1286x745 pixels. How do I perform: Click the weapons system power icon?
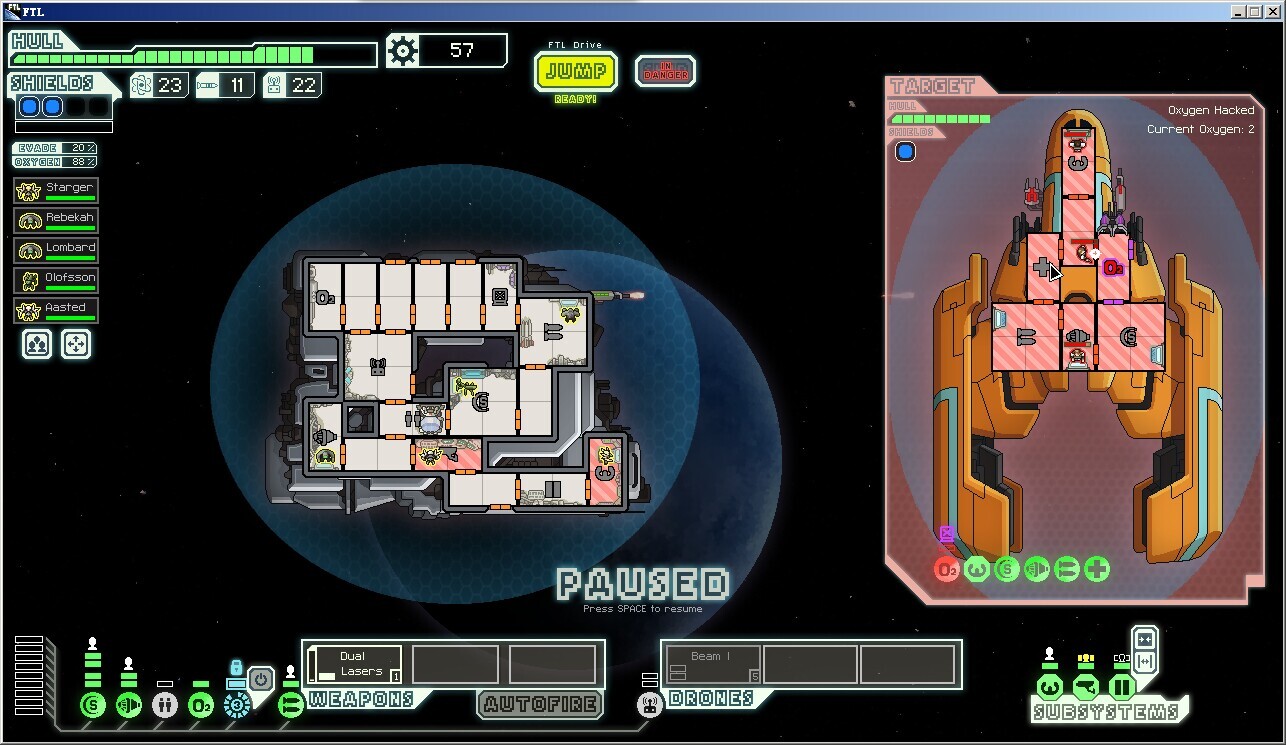click(291, 705)
